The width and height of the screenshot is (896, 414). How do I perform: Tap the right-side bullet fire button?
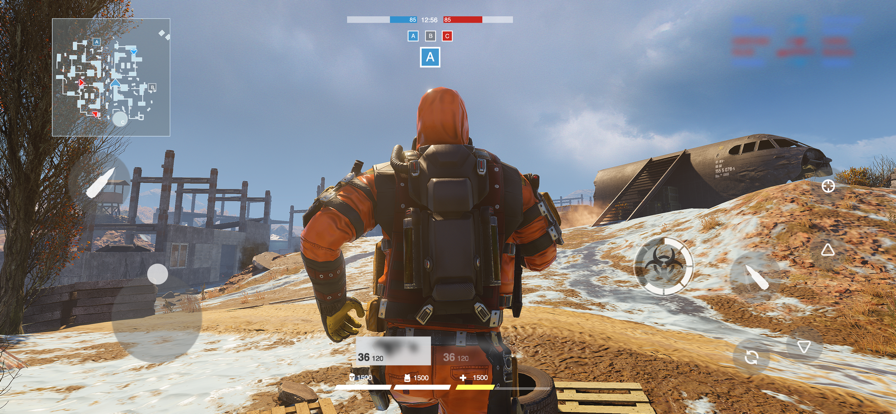[x=755, y=277]
